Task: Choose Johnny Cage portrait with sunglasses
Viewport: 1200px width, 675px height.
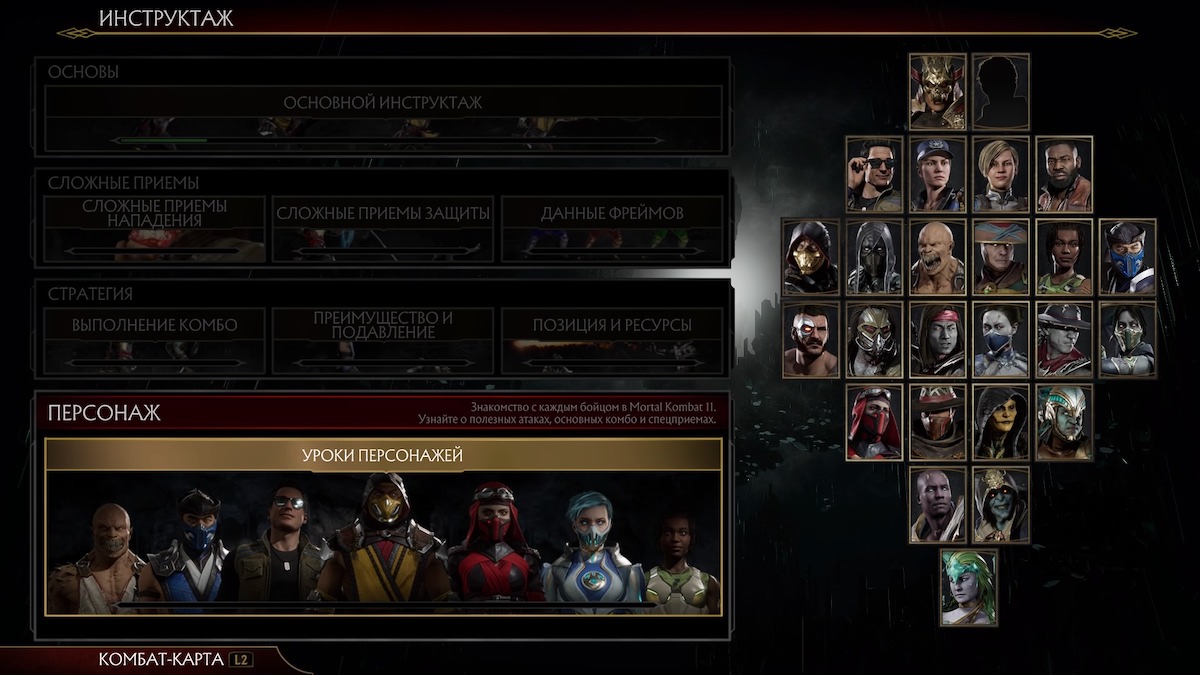Action: click(x=874, y=175)
